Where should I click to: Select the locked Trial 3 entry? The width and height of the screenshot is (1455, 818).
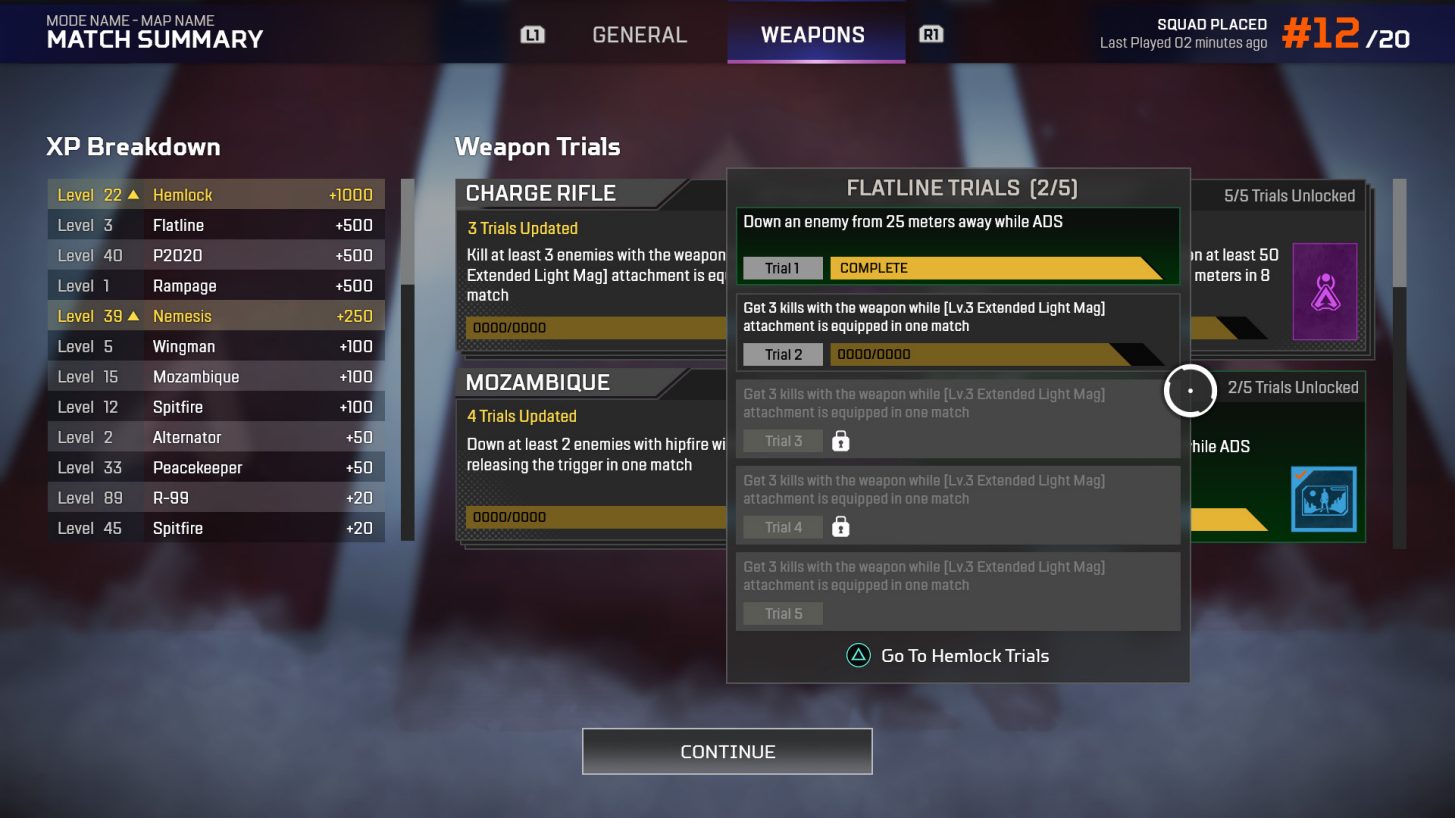[x=957, y=418]
